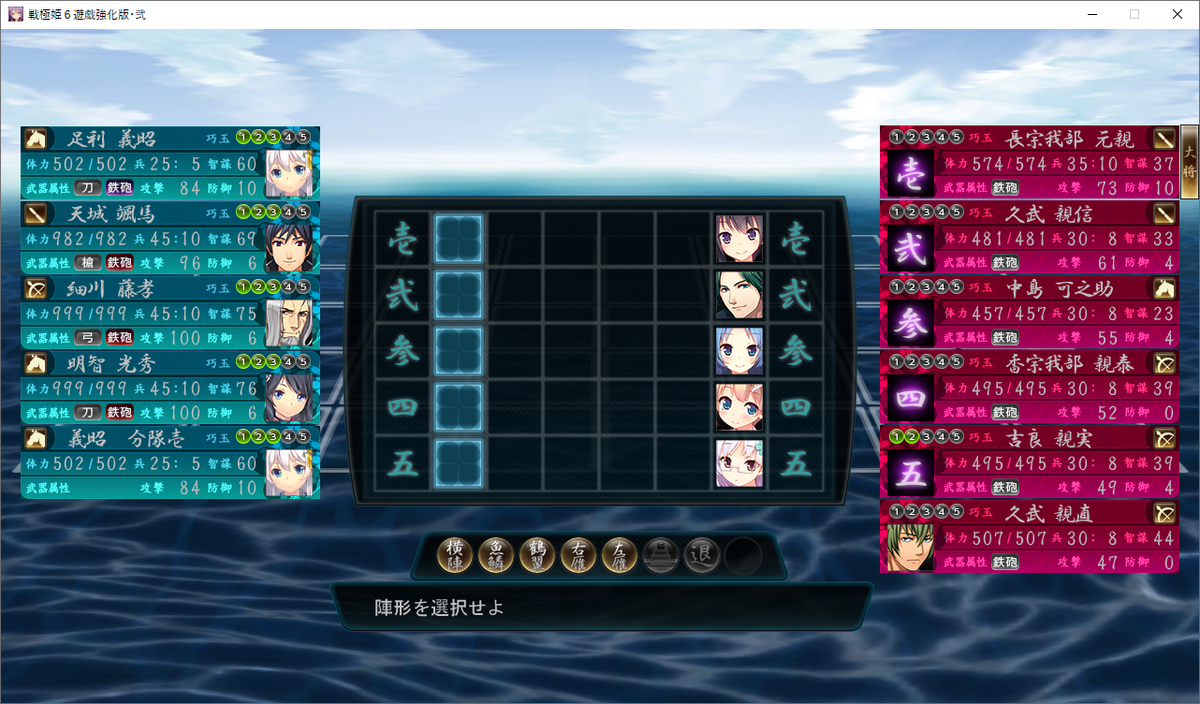This screenshot has width=1200, height=704.
Task: Click the 大将 tab marker
Action: point(1189,156)
